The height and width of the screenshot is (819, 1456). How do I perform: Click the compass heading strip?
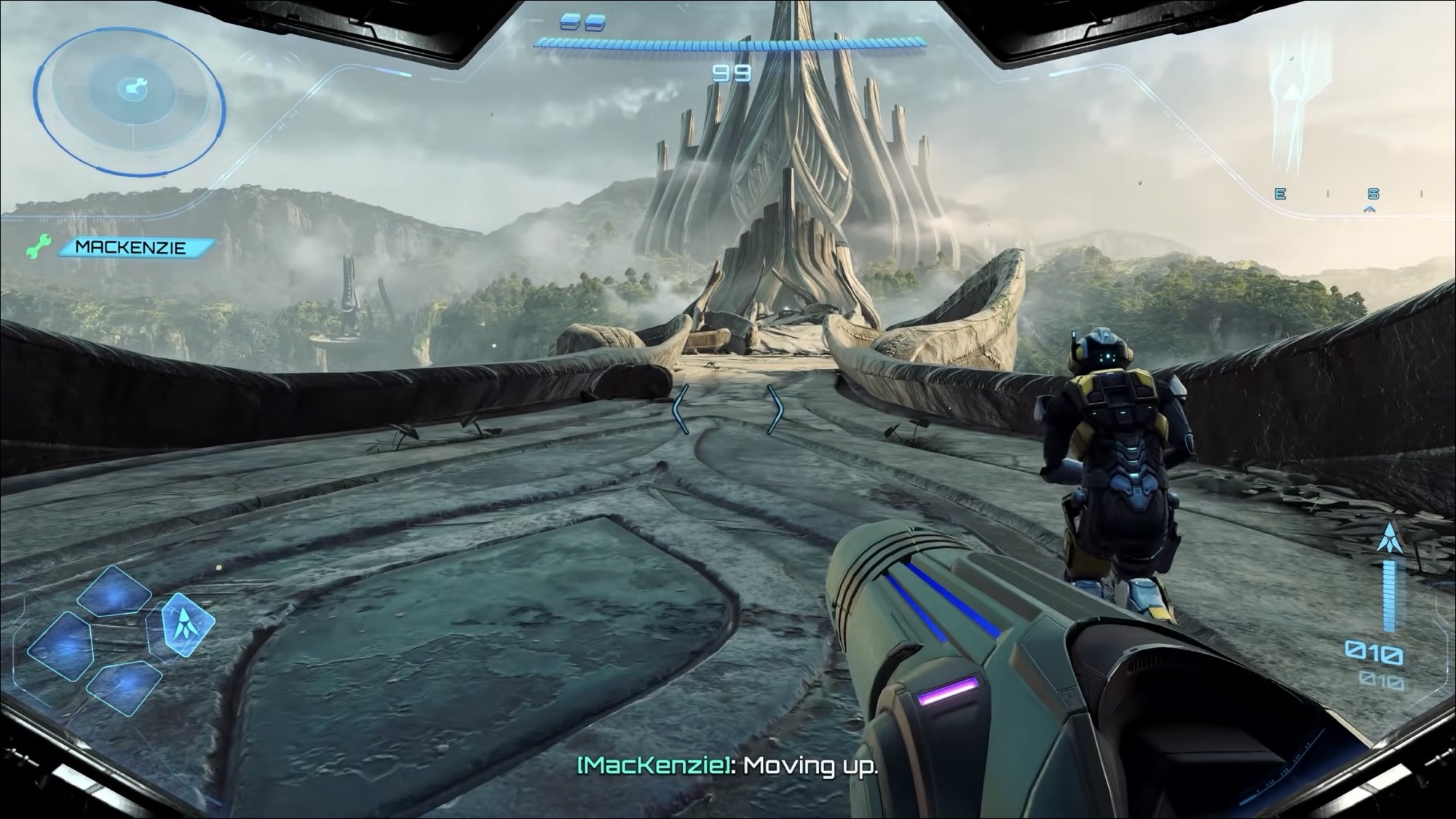coord(1348,194)
